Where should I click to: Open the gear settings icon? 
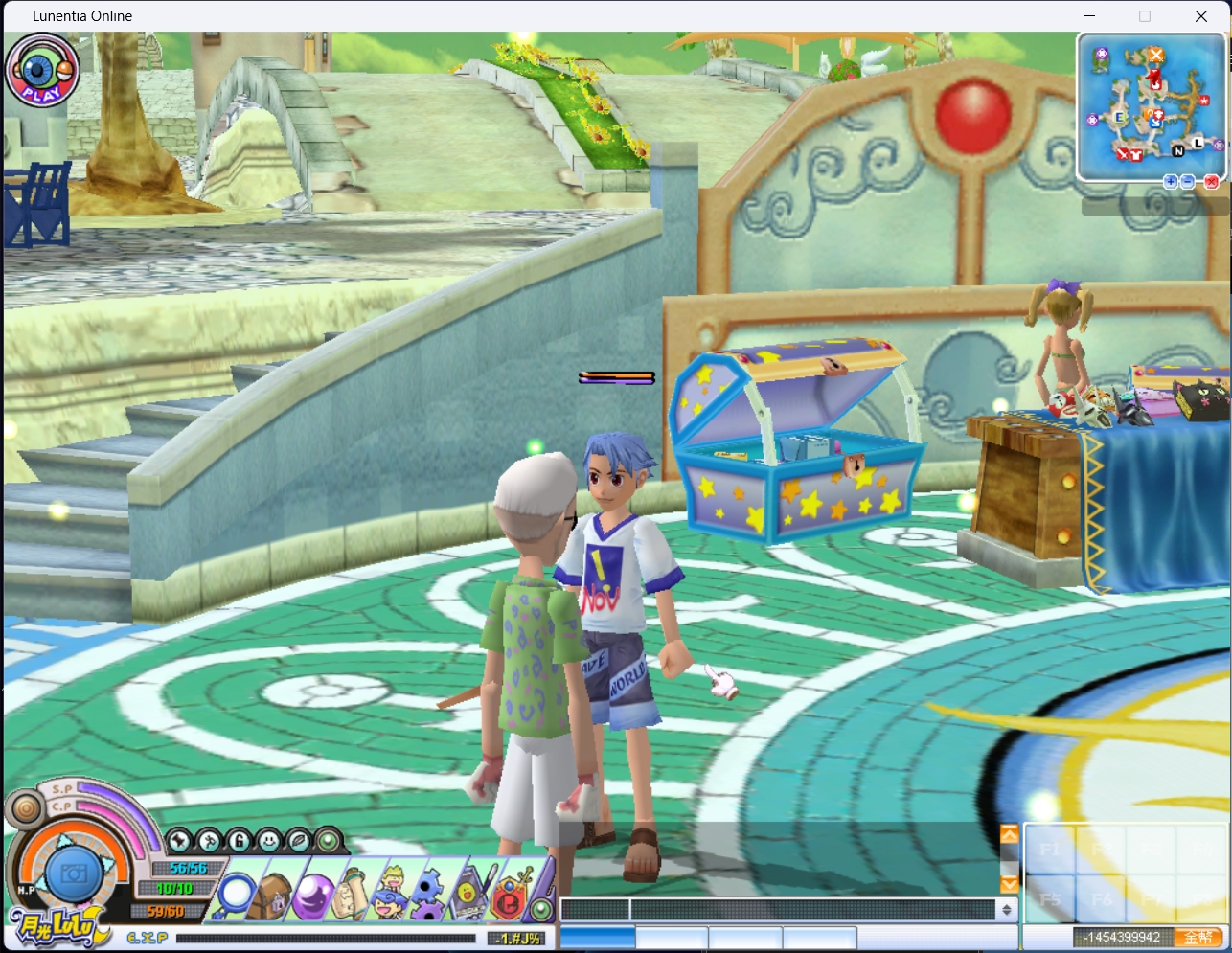click(x=428, y=895)
